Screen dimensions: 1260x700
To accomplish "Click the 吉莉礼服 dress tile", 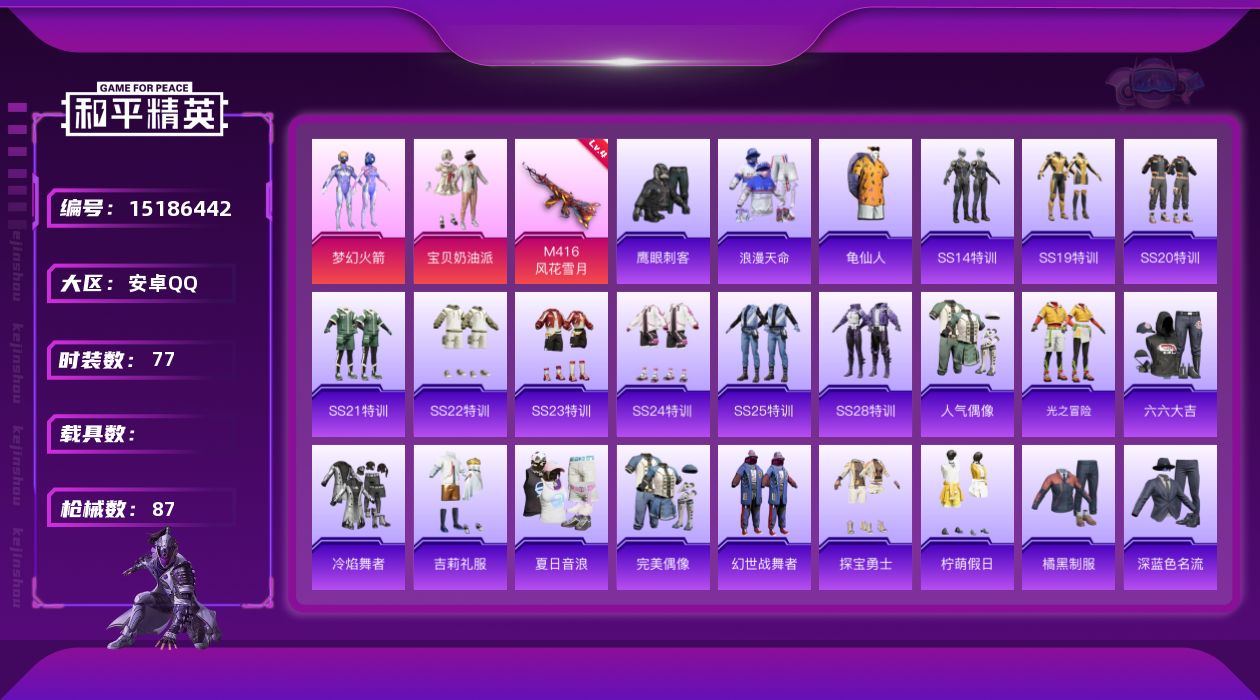I will click(460, 517).
